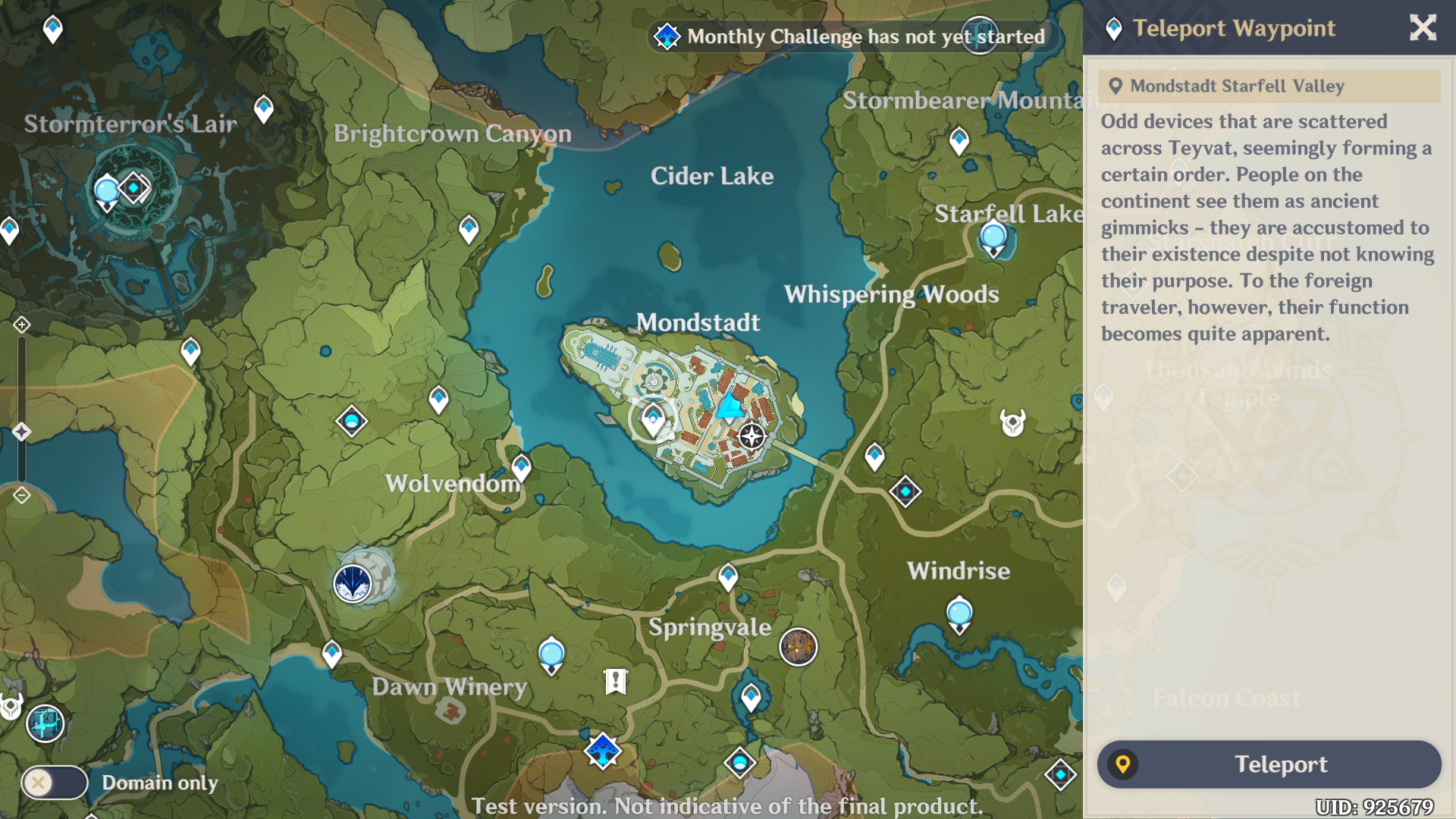Zoom in using the map's plus button

point(21,325)
